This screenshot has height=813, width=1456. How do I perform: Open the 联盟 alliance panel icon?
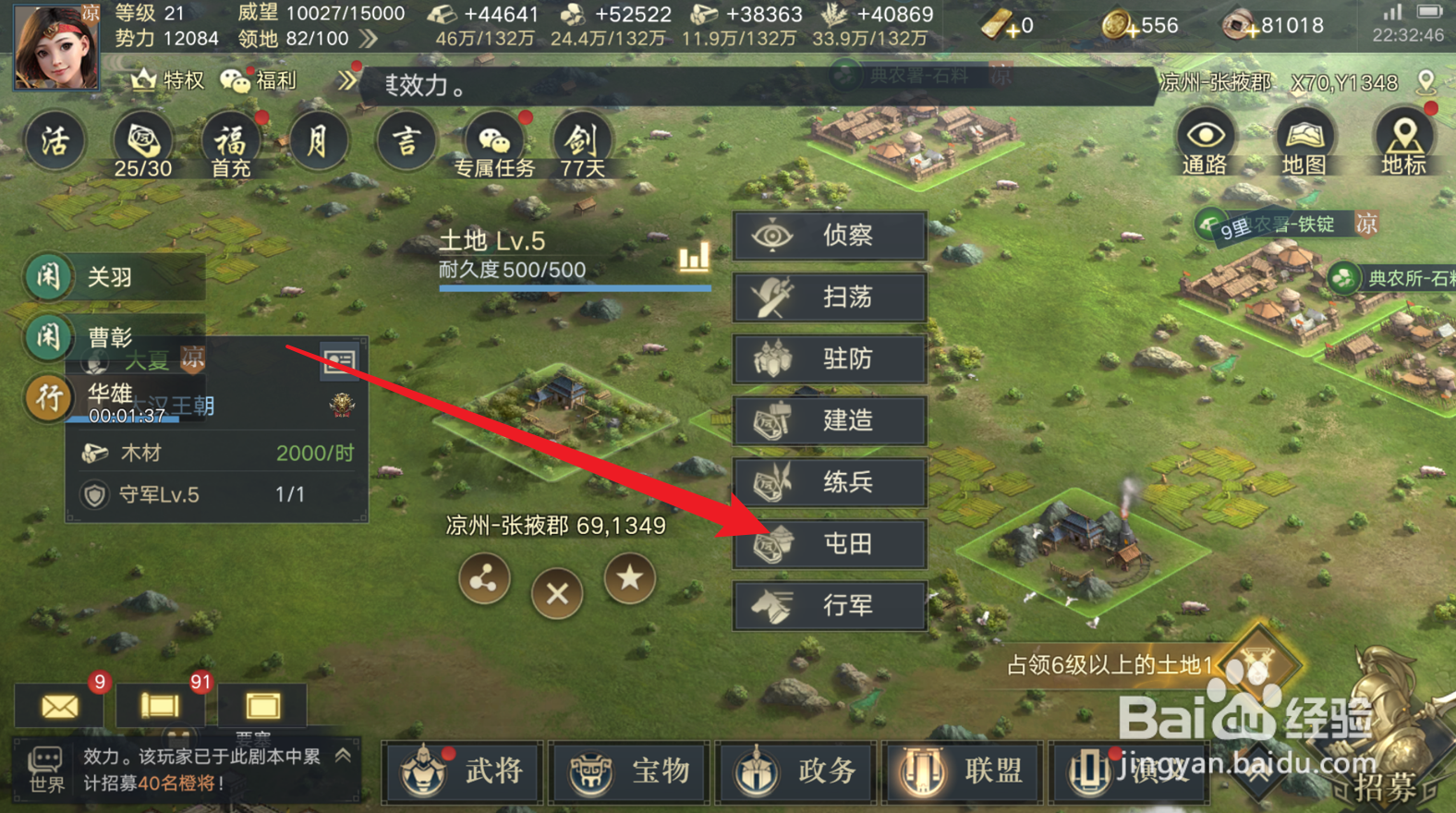click(x=963, y=772)
